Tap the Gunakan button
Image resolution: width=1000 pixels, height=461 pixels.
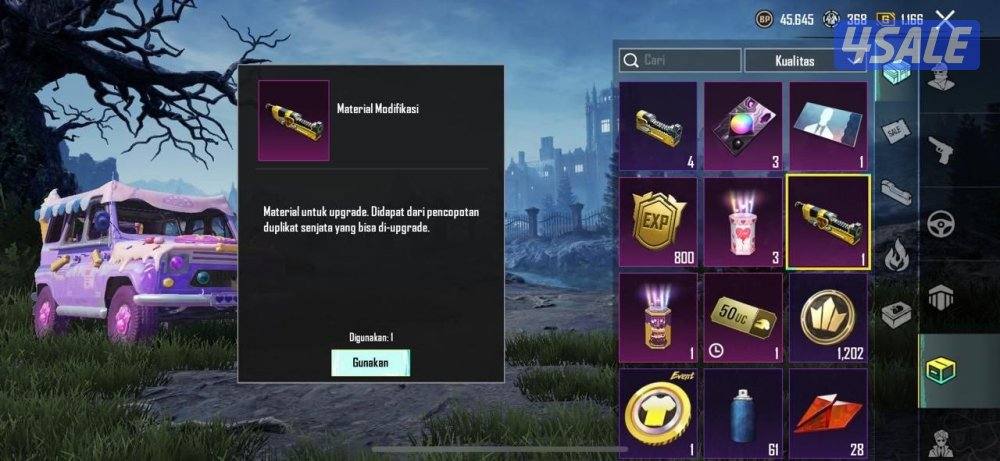pyautogui.click(x=370, y=361)
